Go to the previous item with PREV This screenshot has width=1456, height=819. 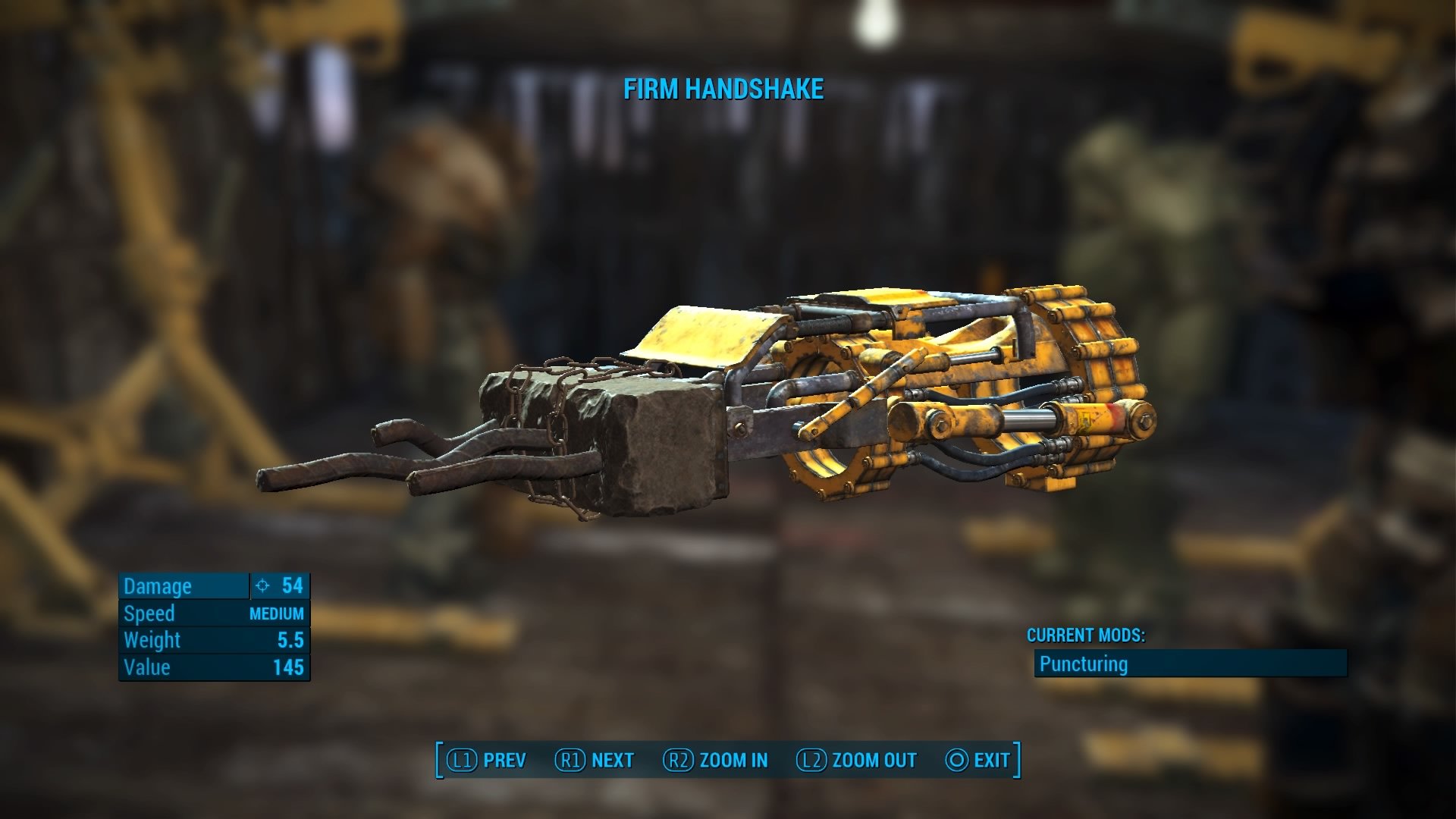486,760
